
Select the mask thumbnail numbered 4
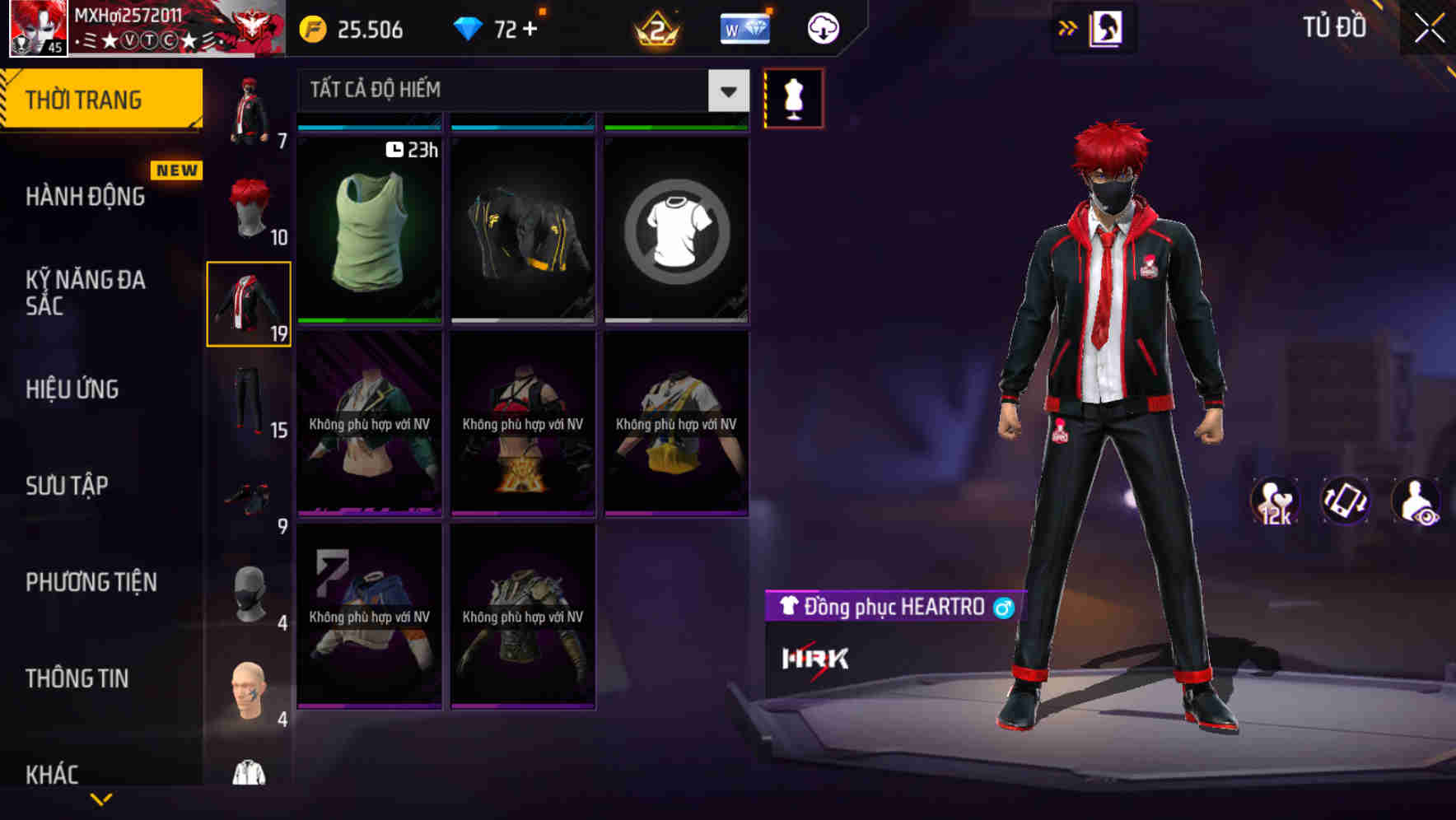tap(249, 593)
